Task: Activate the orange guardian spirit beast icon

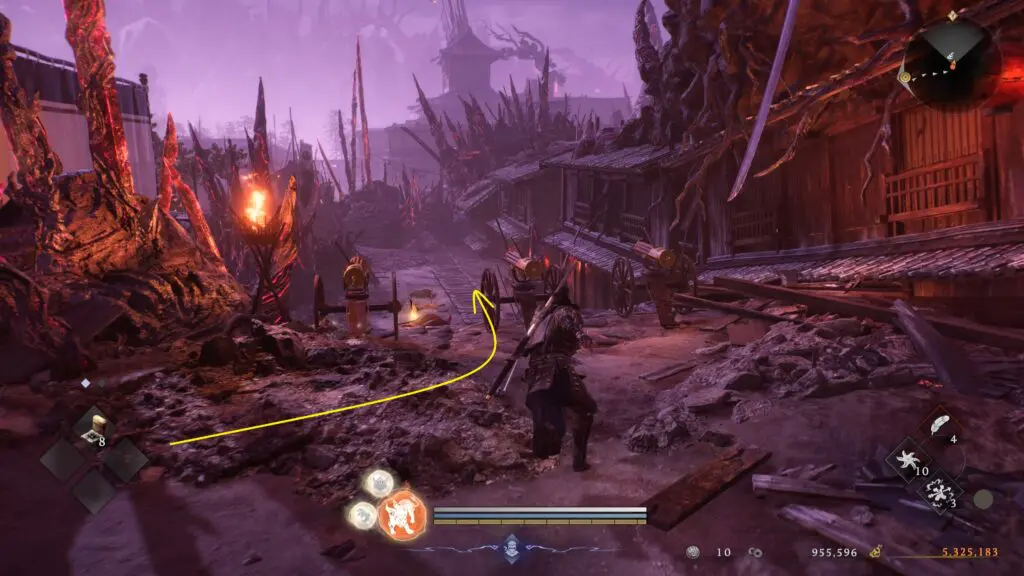Action: tap(402, 515)
